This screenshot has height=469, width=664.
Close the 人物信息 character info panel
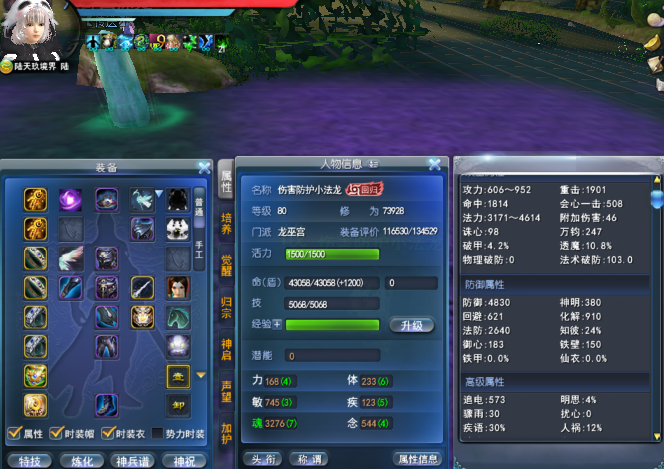click(434, 164)
